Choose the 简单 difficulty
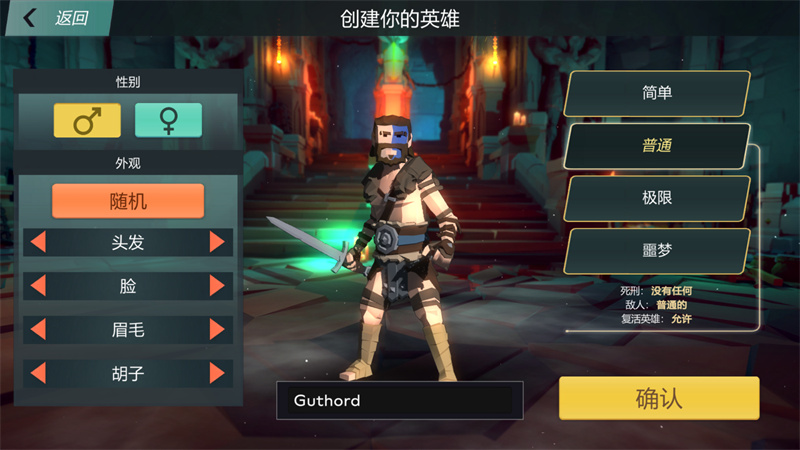Image resolution: width=800 pixels, height=450 pixels. tap(657, 93)
